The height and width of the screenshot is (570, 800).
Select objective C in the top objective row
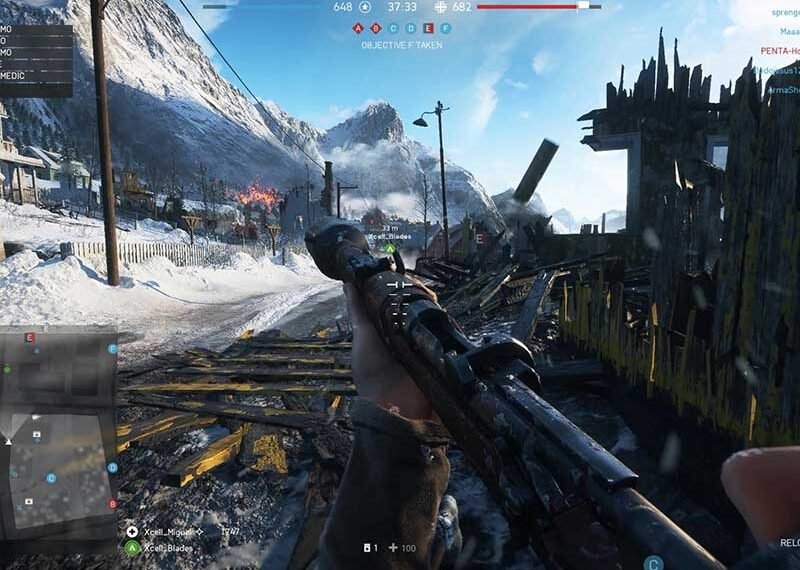click(x=393, y=29)
